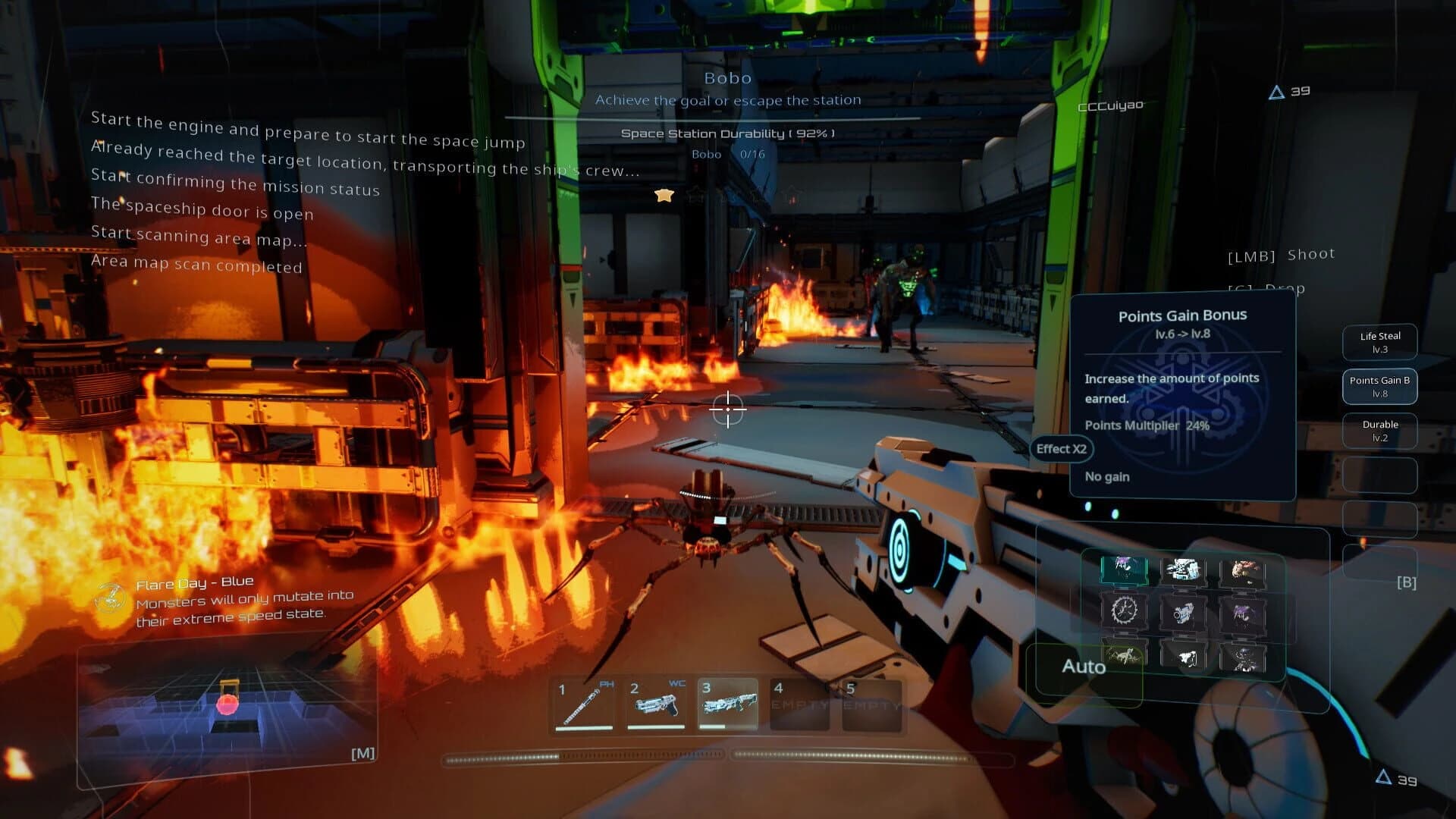Toggle the Auto attachment mode

tap(1084, 667)
